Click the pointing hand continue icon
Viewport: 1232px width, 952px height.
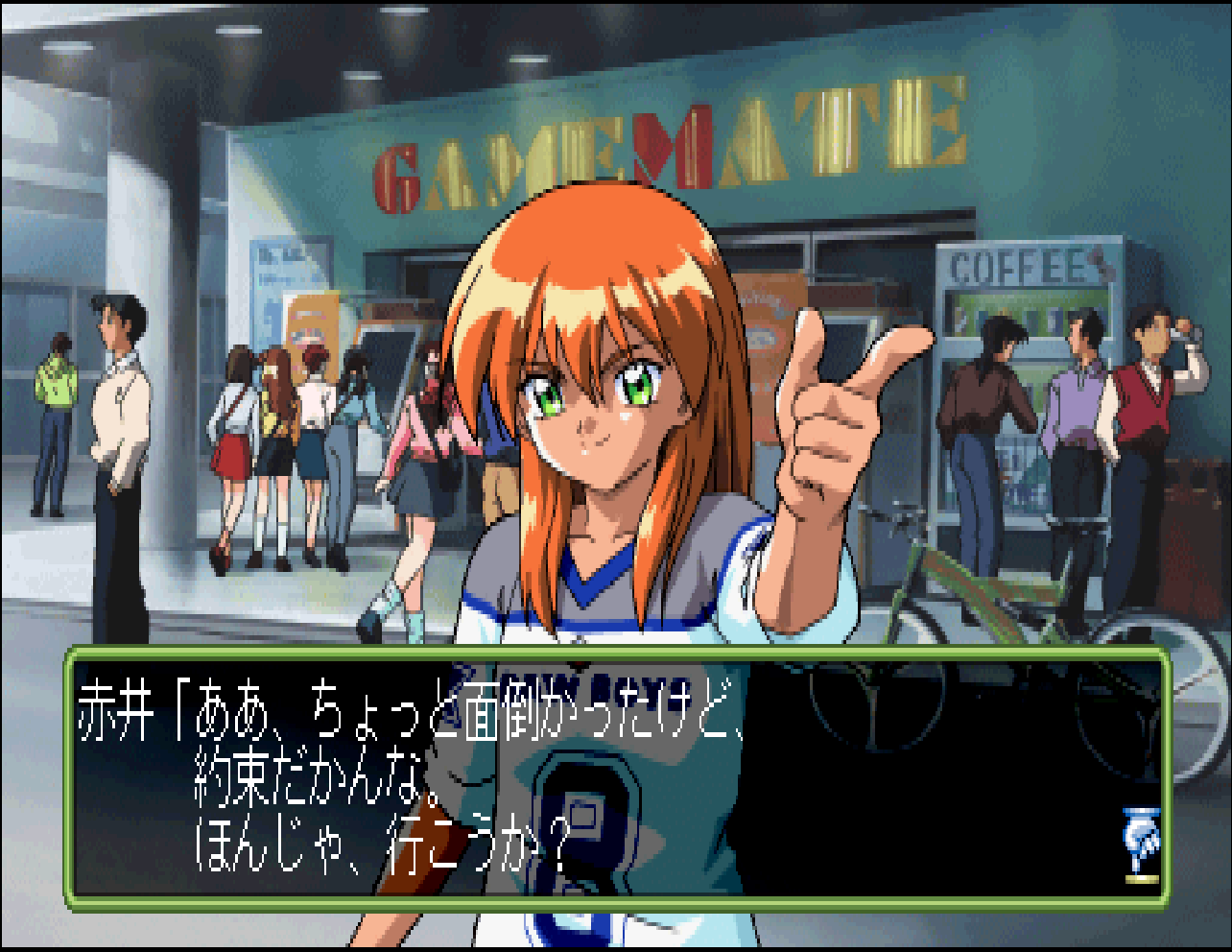click(1140, 845)
